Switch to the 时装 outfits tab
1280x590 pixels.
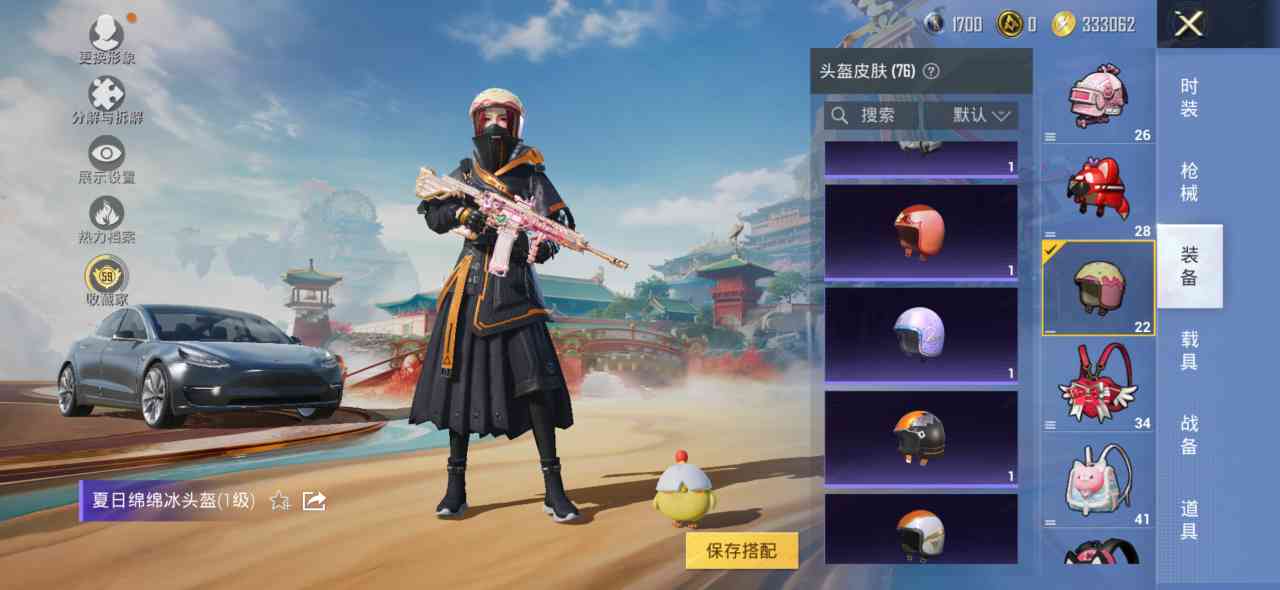(x=1189, y=98)
